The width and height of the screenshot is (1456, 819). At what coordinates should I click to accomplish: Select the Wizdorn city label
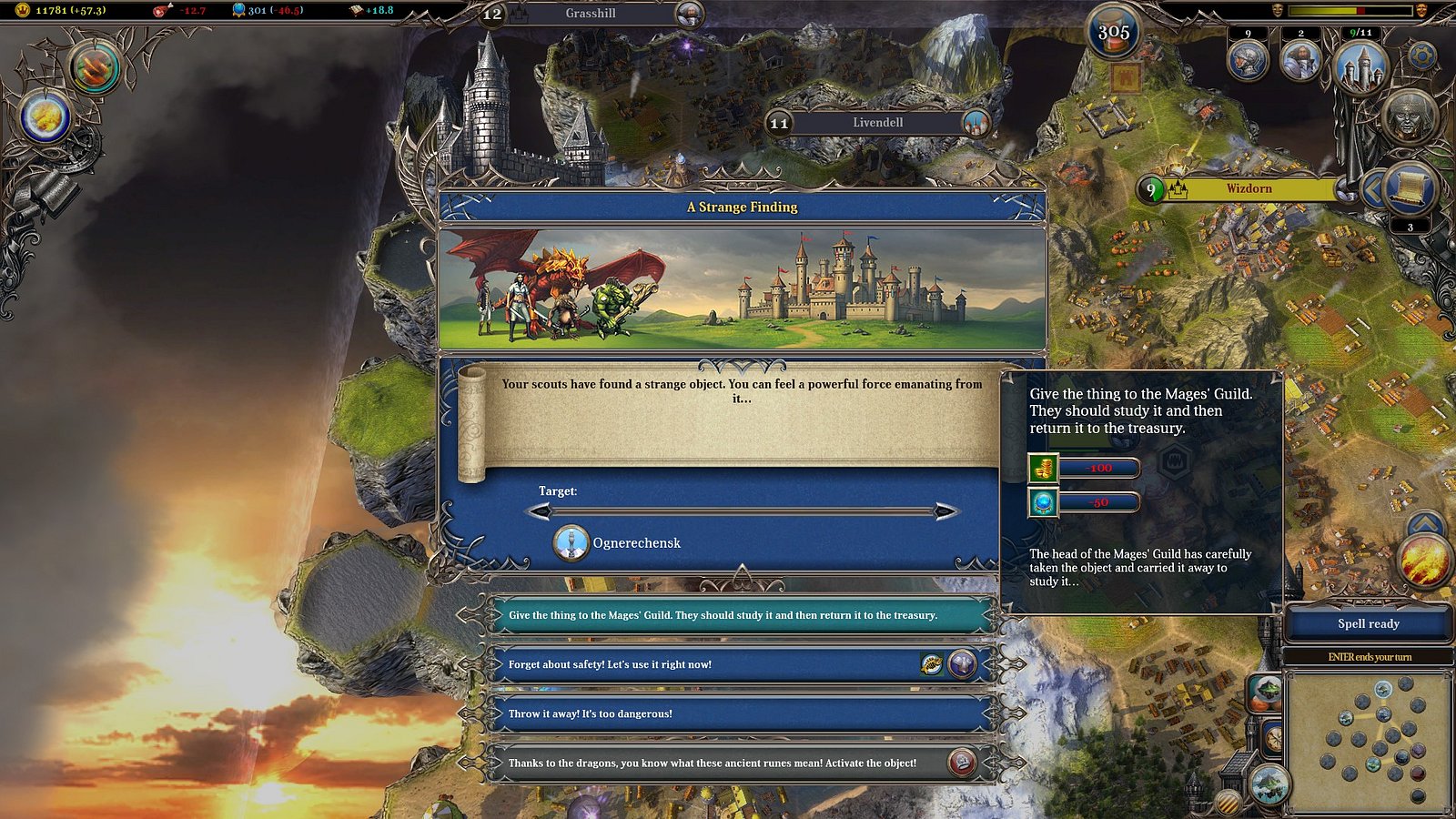[x=1249, y=189]
